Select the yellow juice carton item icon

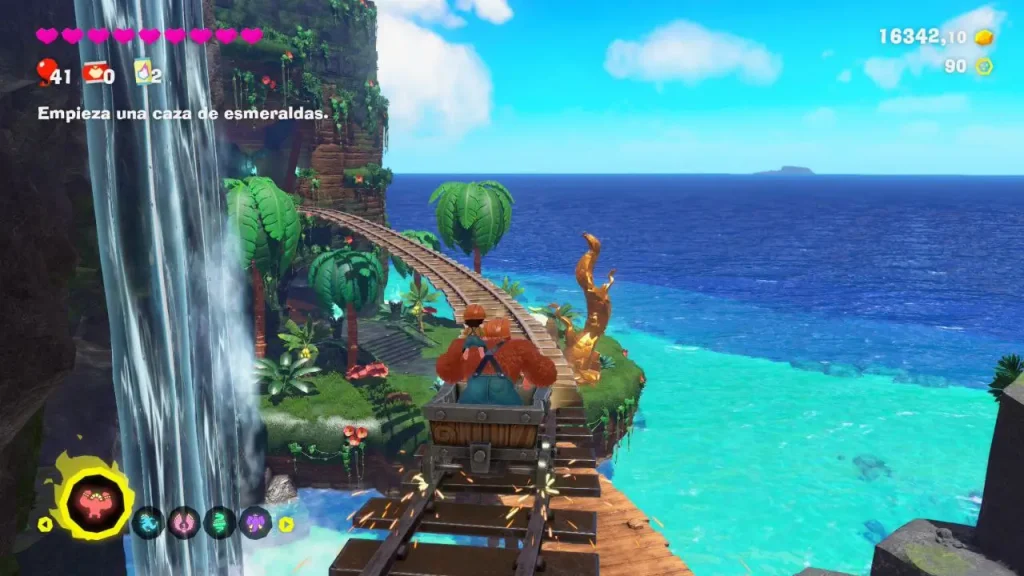[x=143, y=72]
